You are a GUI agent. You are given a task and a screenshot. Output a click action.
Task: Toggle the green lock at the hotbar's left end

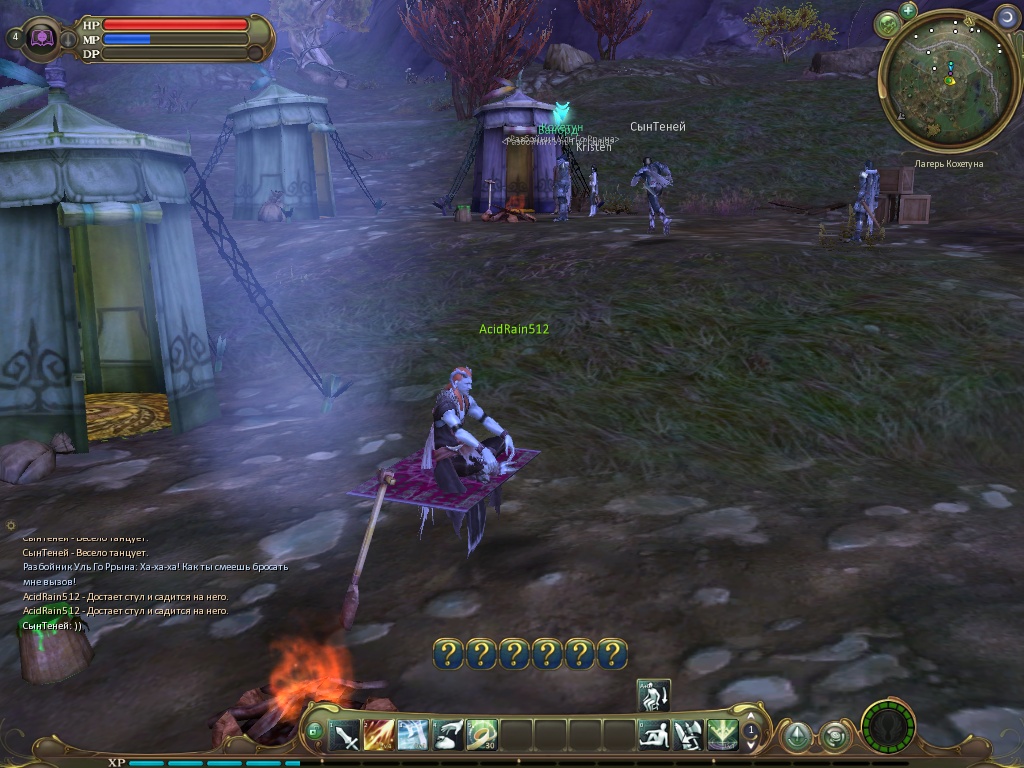314,732
